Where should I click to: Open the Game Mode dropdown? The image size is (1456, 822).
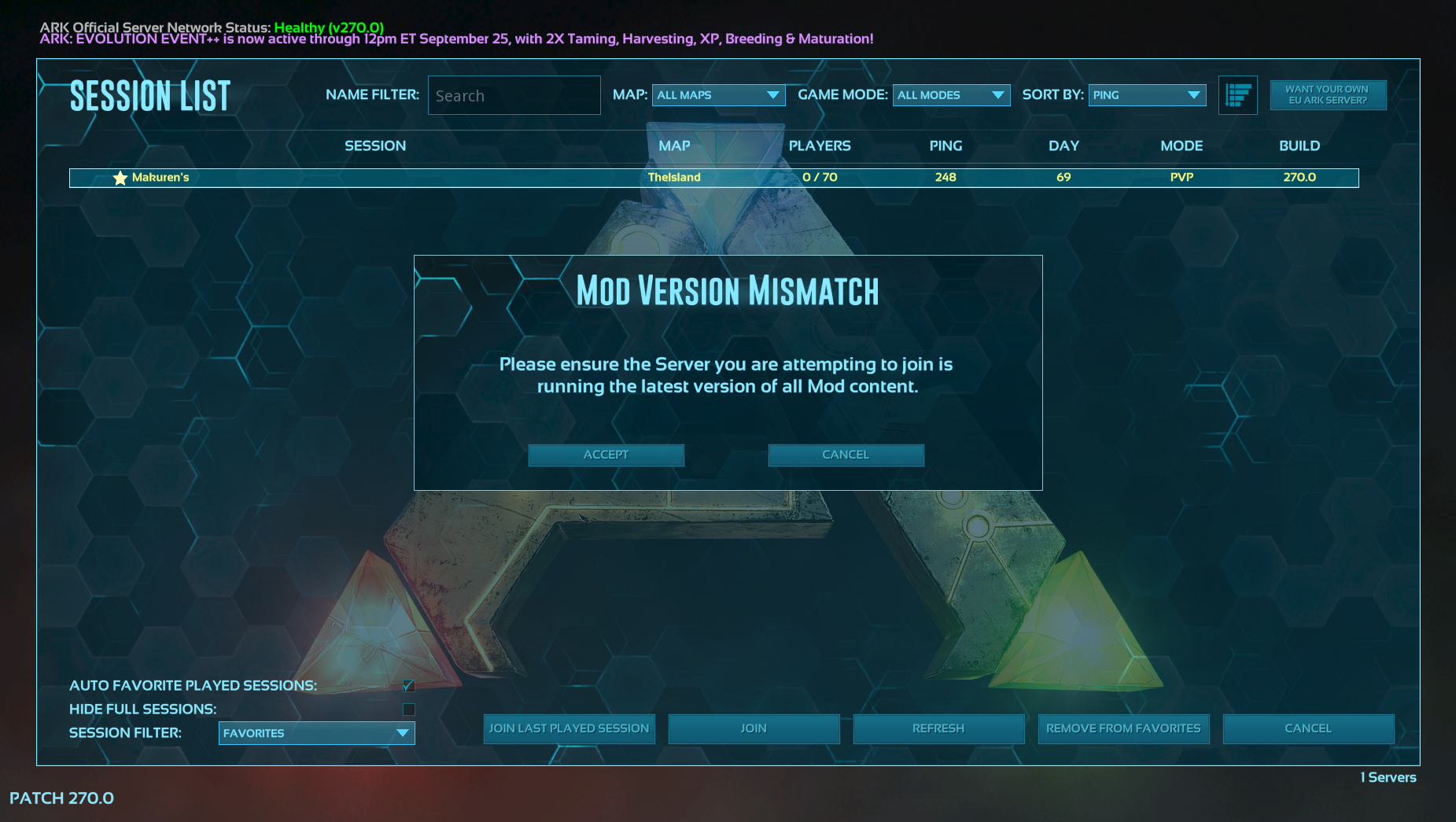pyautogui.click(x=951, y=95)
